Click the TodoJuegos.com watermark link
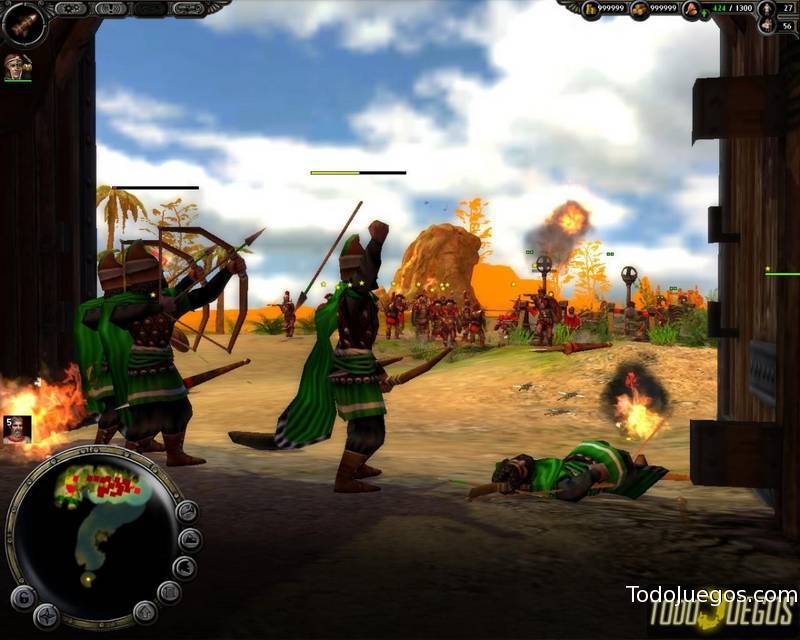 711,594
